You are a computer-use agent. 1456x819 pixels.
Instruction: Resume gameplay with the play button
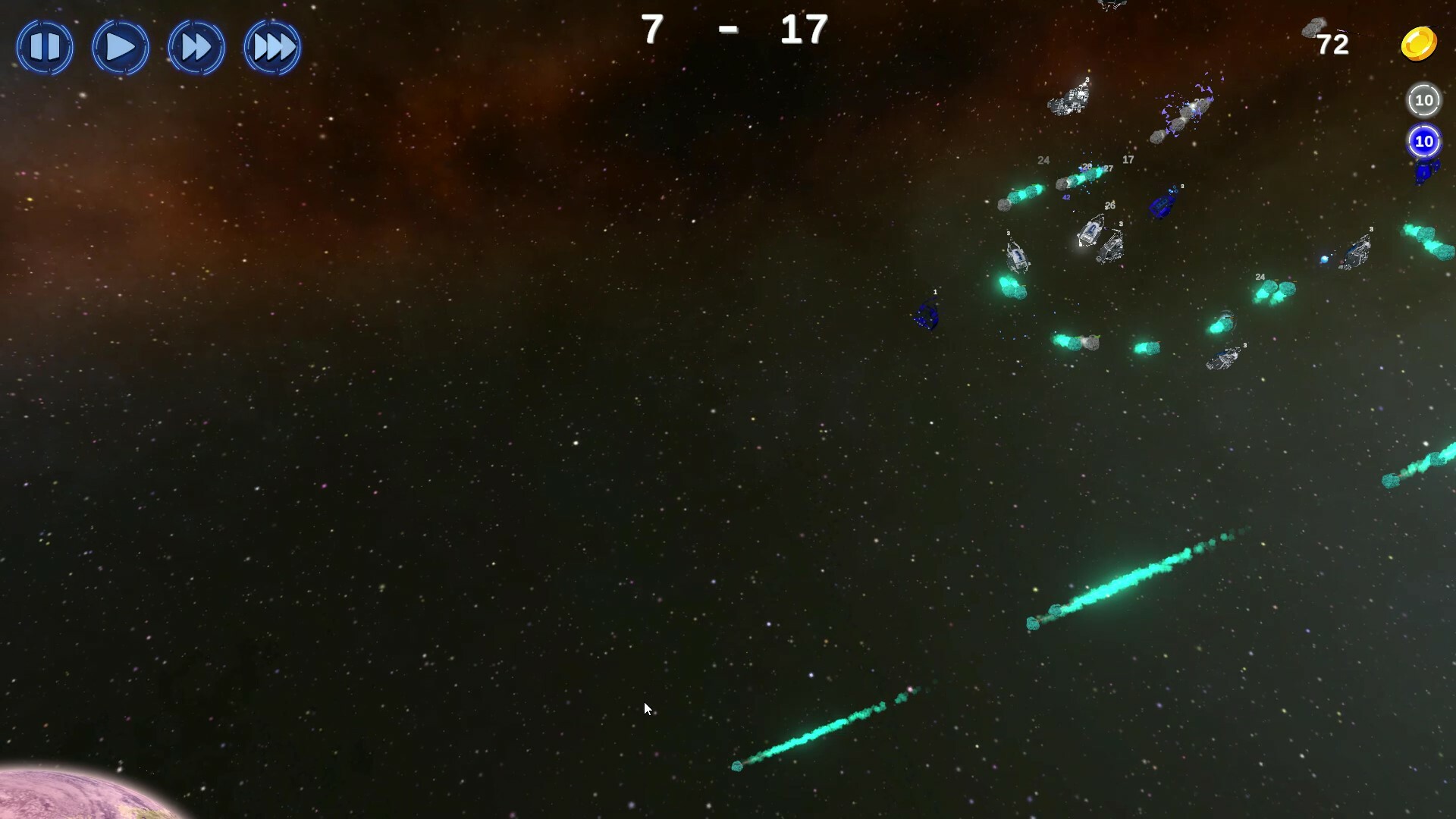click(x=120, y=47)
